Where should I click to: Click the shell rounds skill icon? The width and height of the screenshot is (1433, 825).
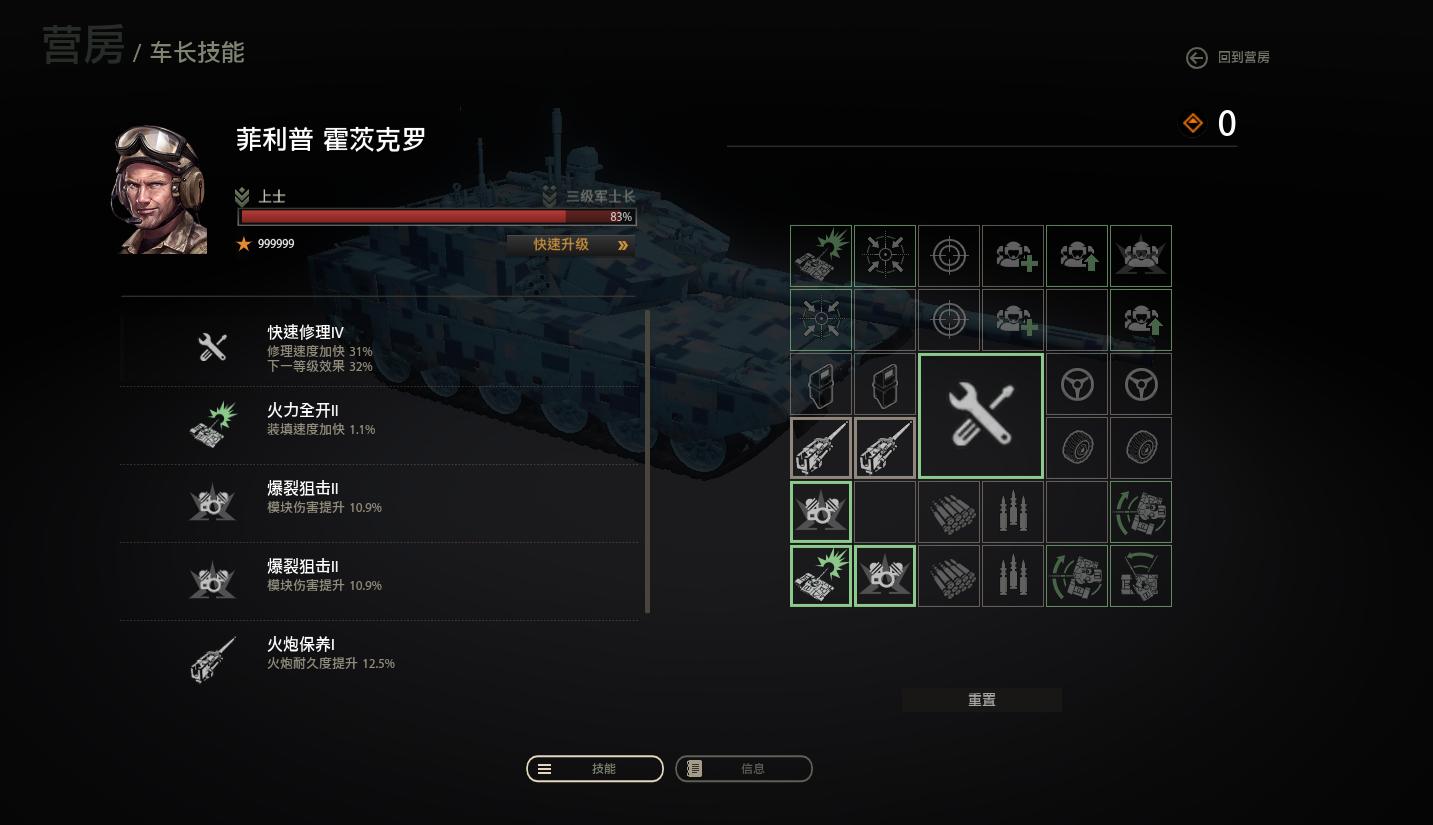point(1012,511)
